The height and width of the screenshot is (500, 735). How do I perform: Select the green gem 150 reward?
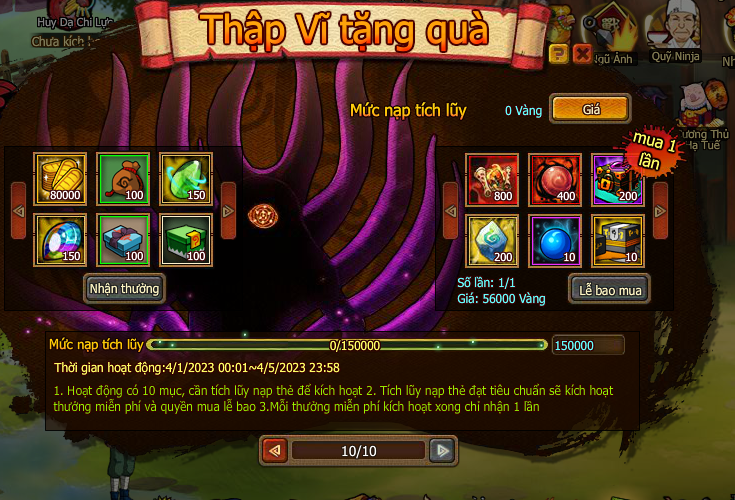click(x=185, y=178)
